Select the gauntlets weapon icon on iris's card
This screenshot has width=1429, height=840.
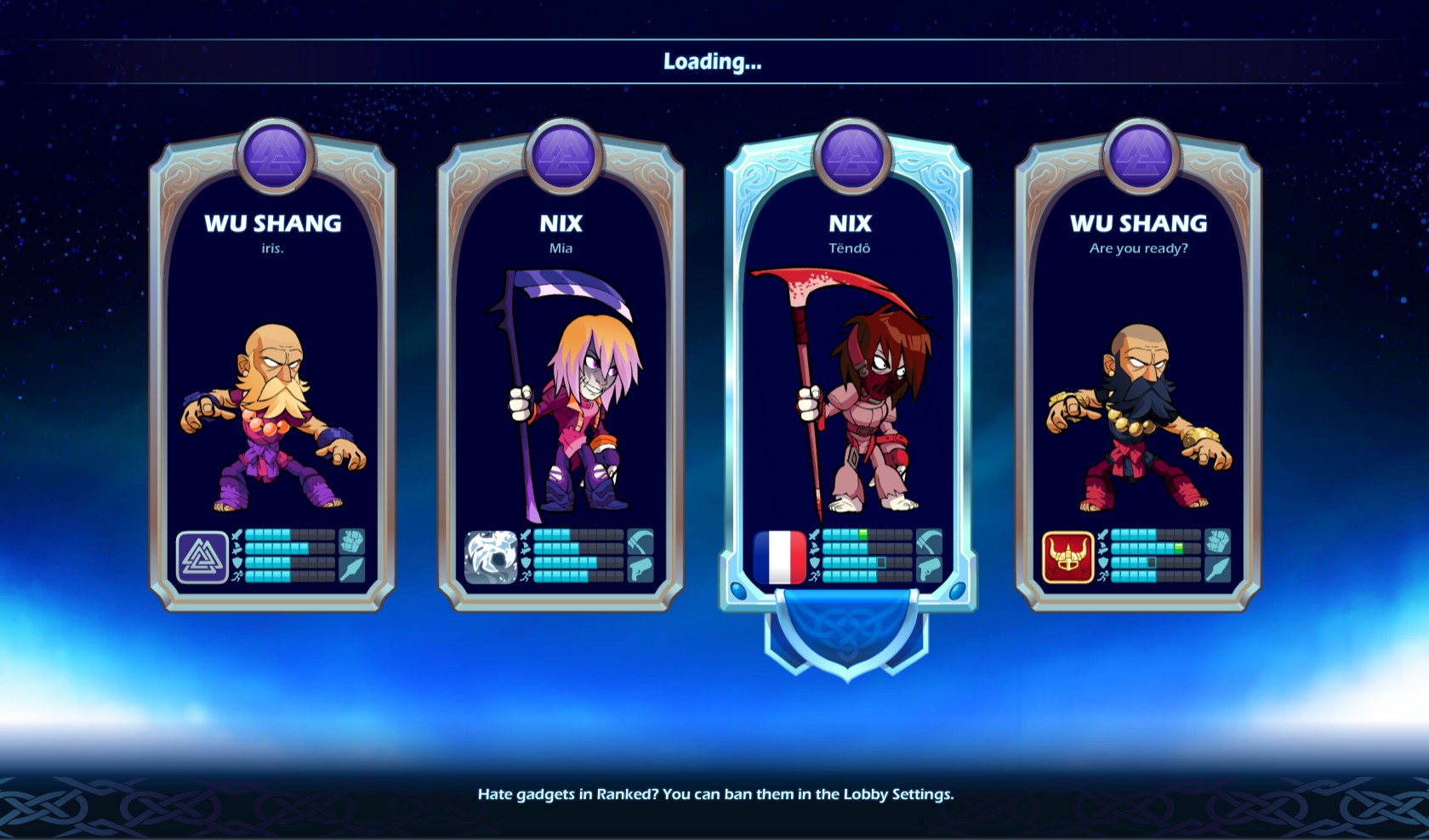click(351, 542)
